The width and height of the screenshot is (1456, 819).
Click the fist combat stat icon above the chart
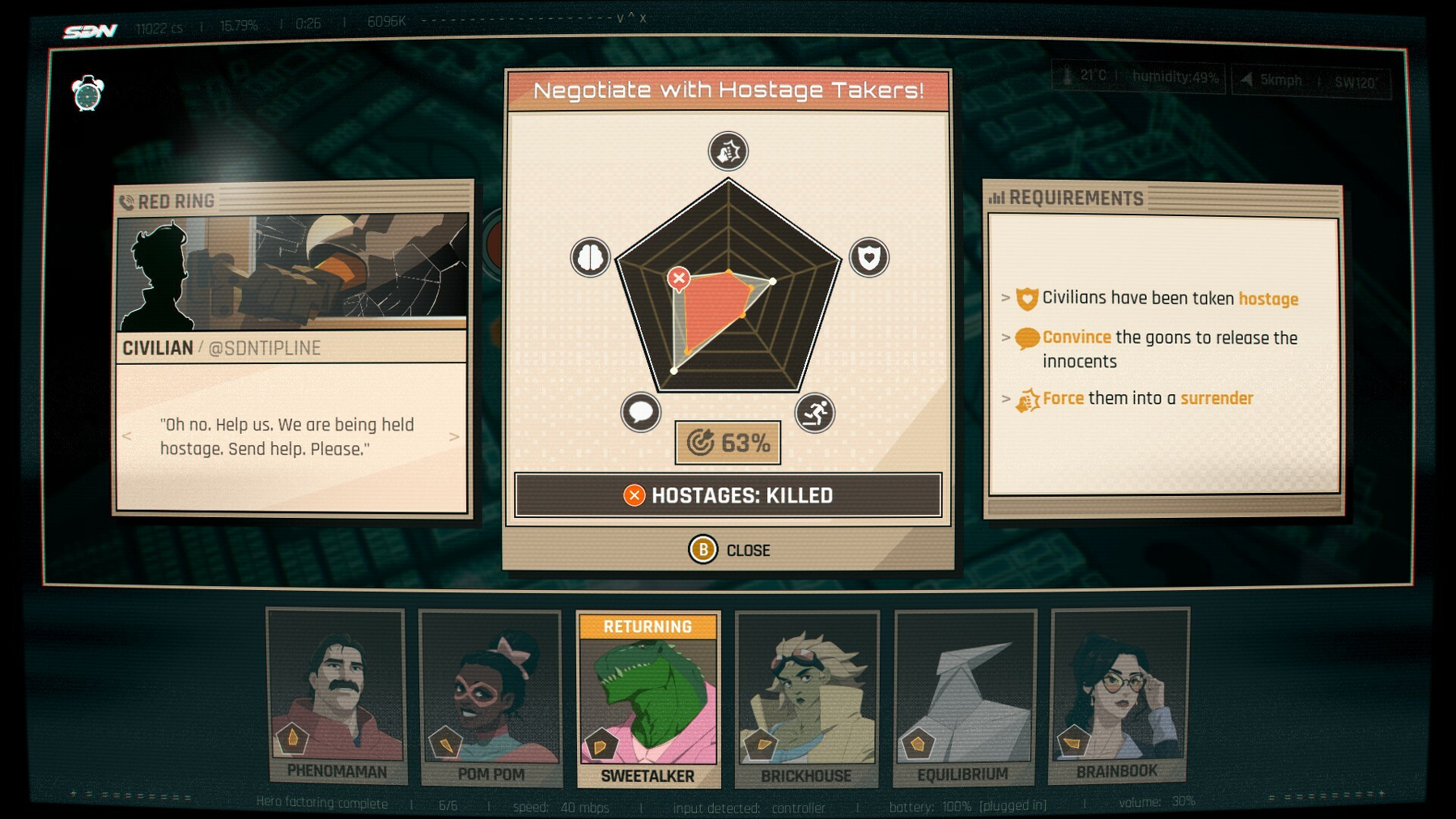(727, 151)
